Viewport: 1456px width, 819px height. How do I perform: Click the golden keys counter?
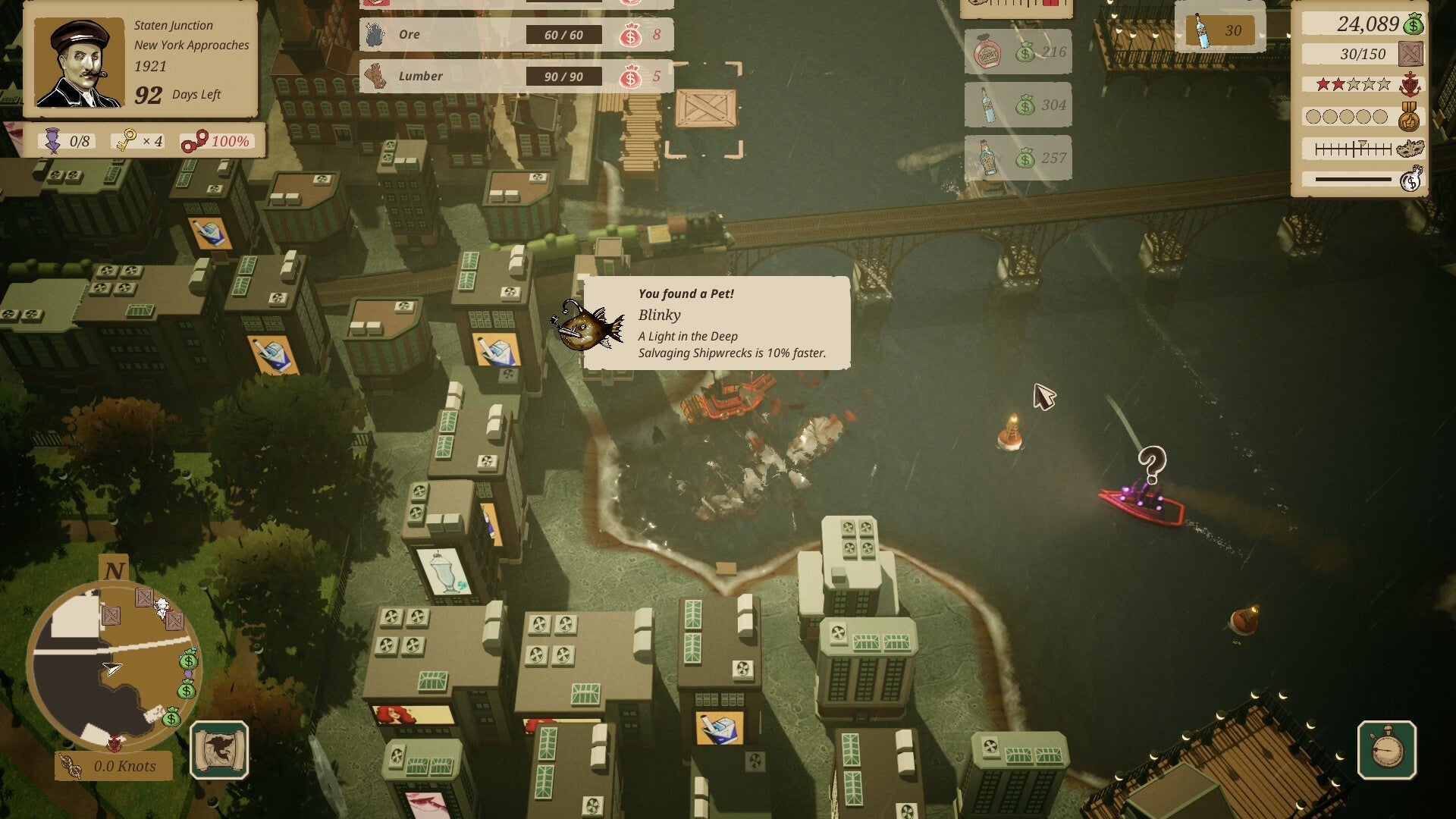coord(137,141)
